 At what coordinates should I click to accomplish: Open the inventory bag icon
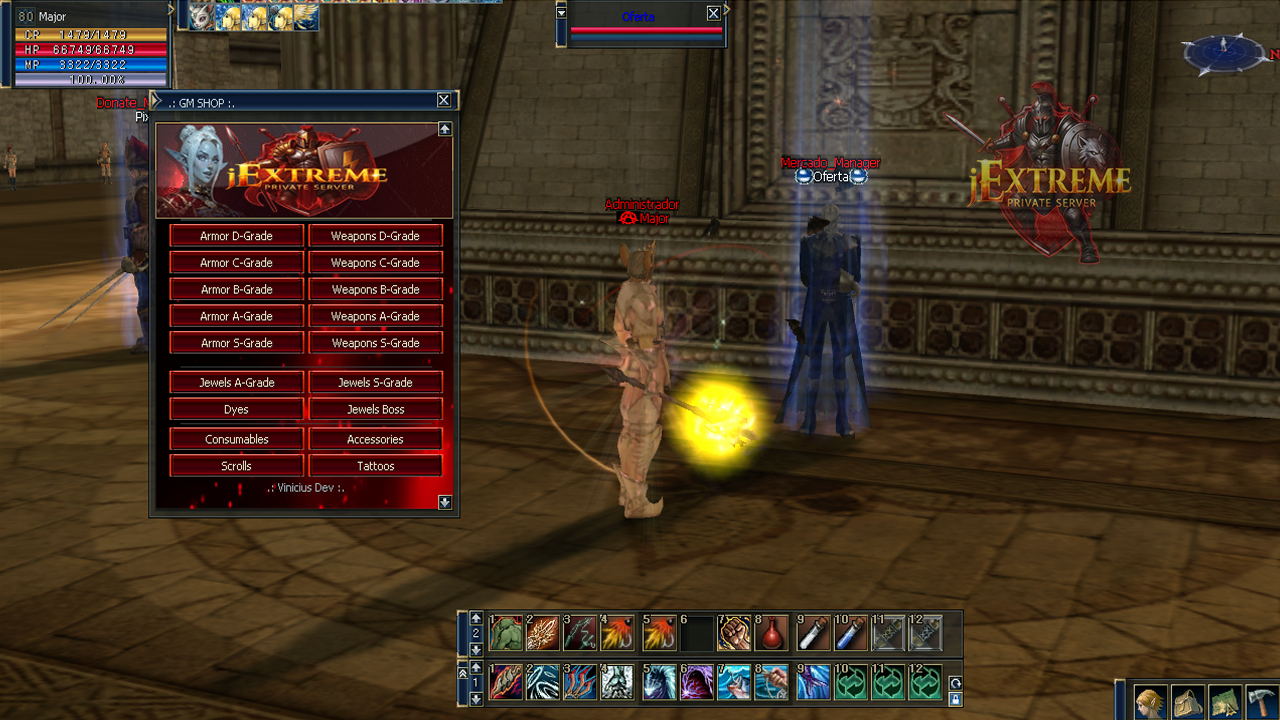coord(1189,702)
